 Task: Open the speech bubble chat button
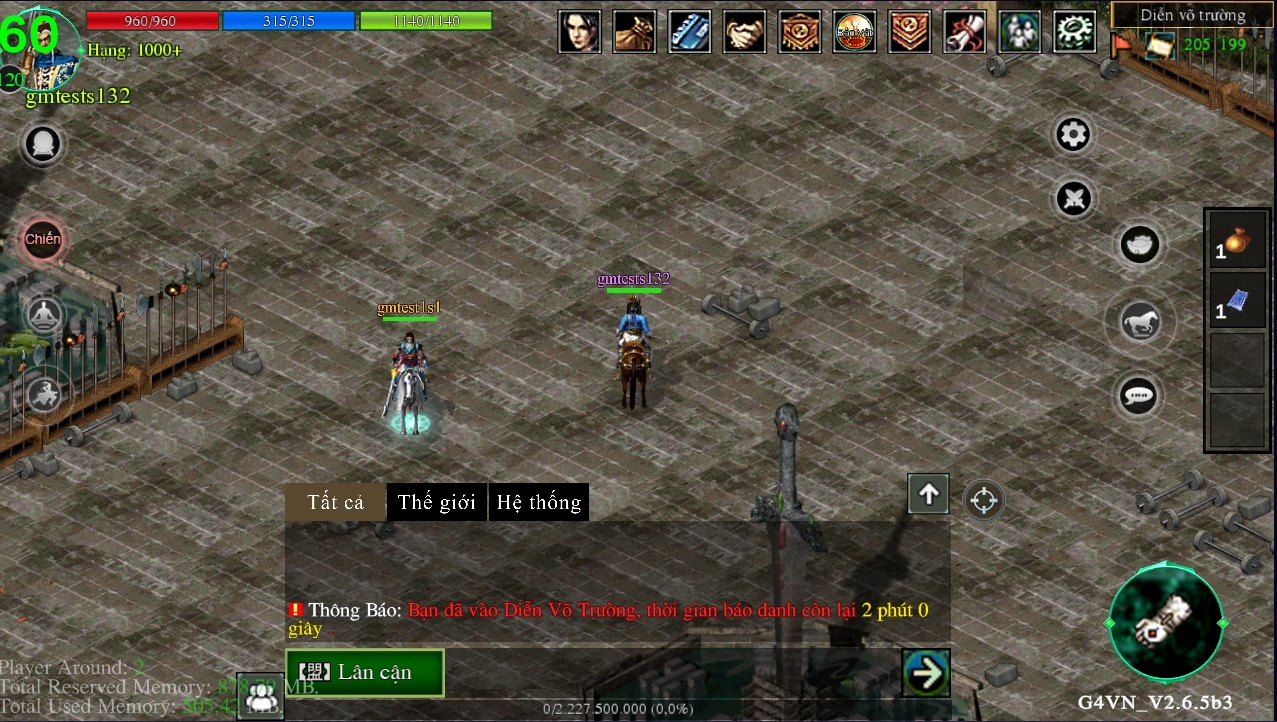(1139, 396)
